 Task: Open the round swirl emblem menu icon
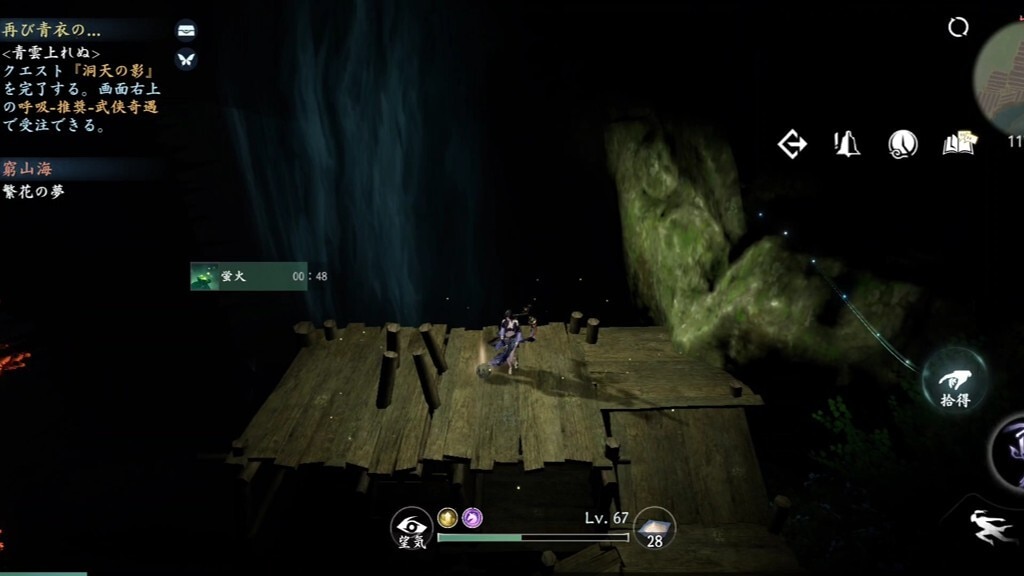(x=903, y=145)
